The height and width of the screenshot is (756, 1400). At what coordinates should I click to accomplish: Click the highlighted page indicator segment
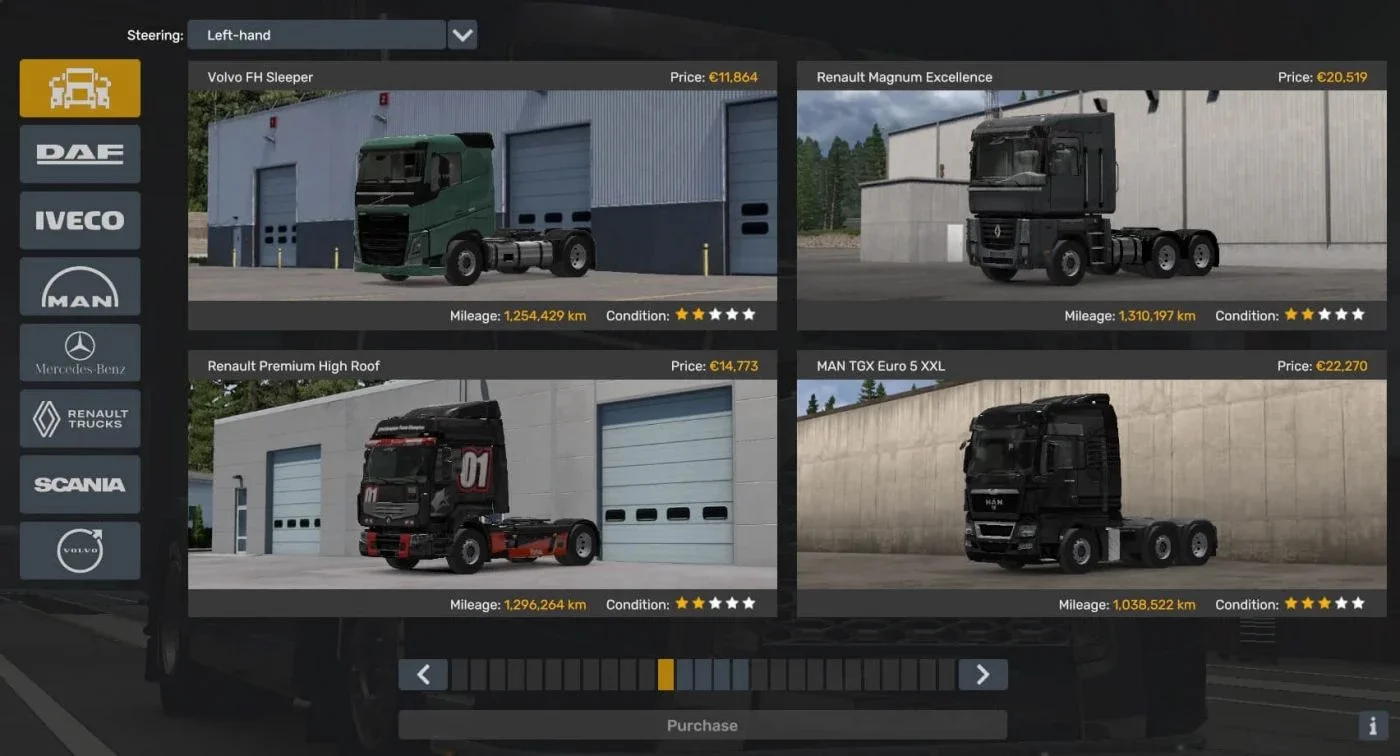665,674
